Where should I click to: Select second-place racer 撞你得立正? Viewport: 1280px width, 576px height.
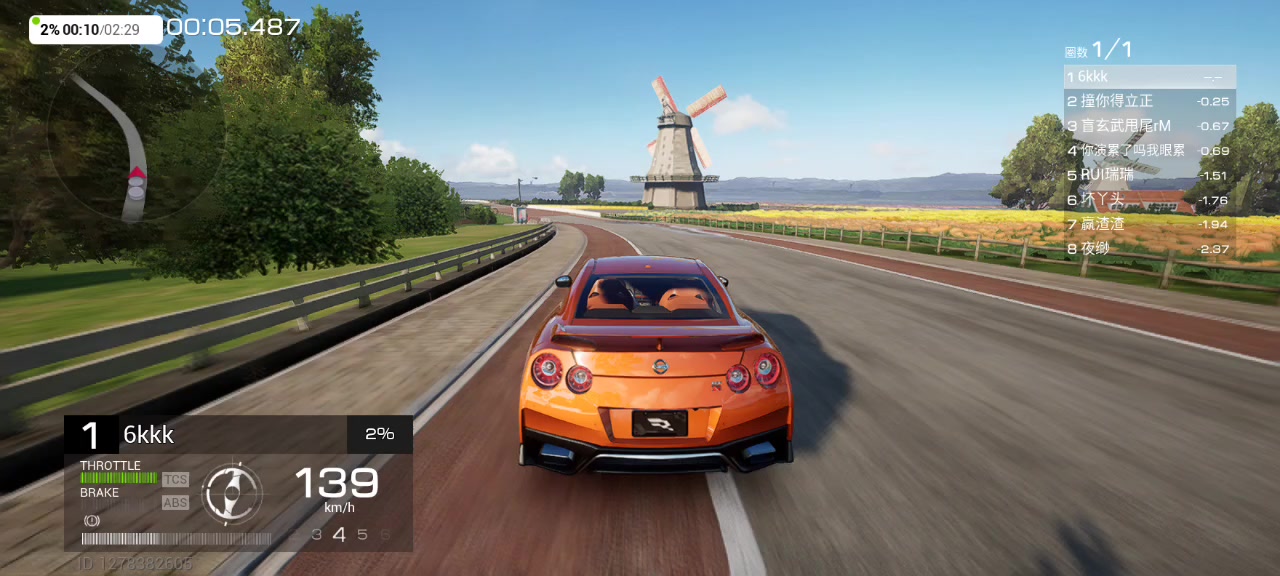(x=1149, y=101)
